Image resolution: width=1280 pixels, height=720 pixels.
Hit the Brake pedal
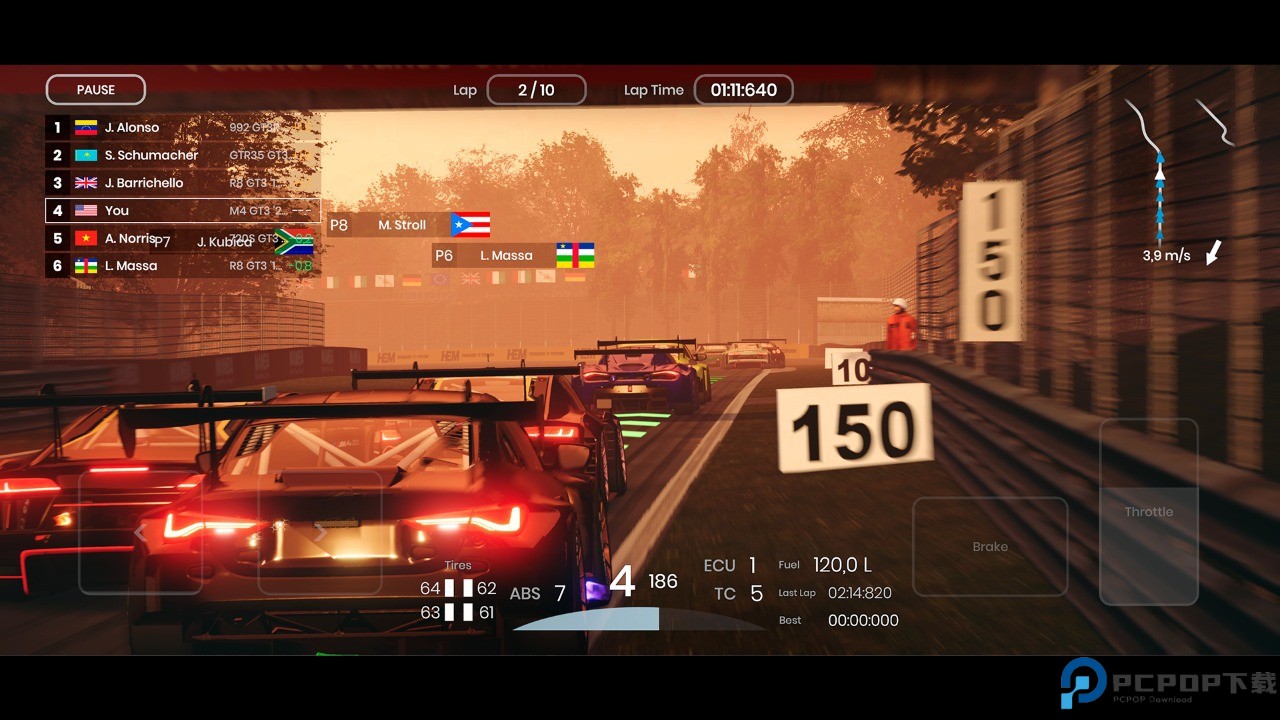tap(990, 546)
